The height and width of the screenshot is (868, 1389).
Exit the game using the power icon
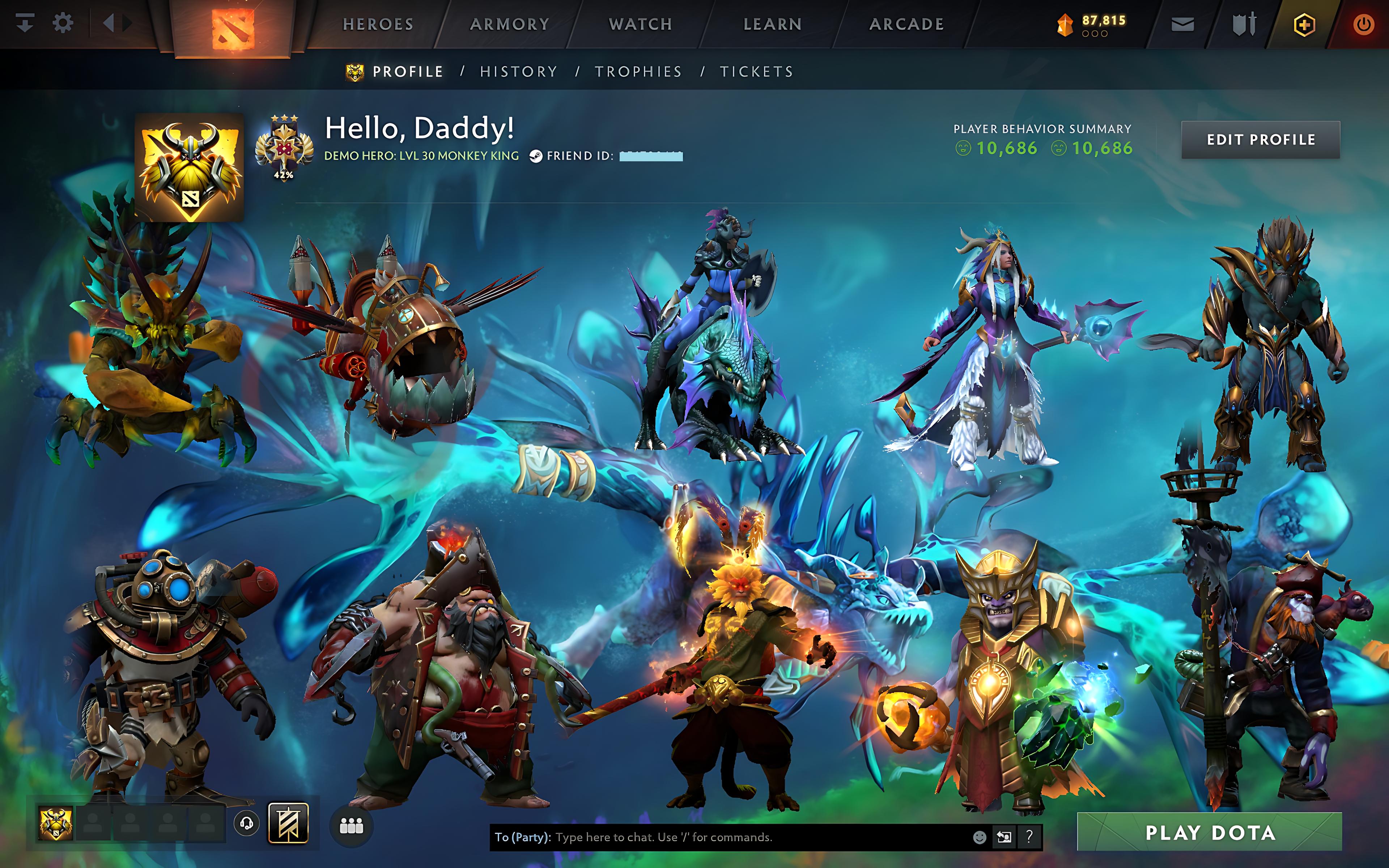coord(1366,24)
